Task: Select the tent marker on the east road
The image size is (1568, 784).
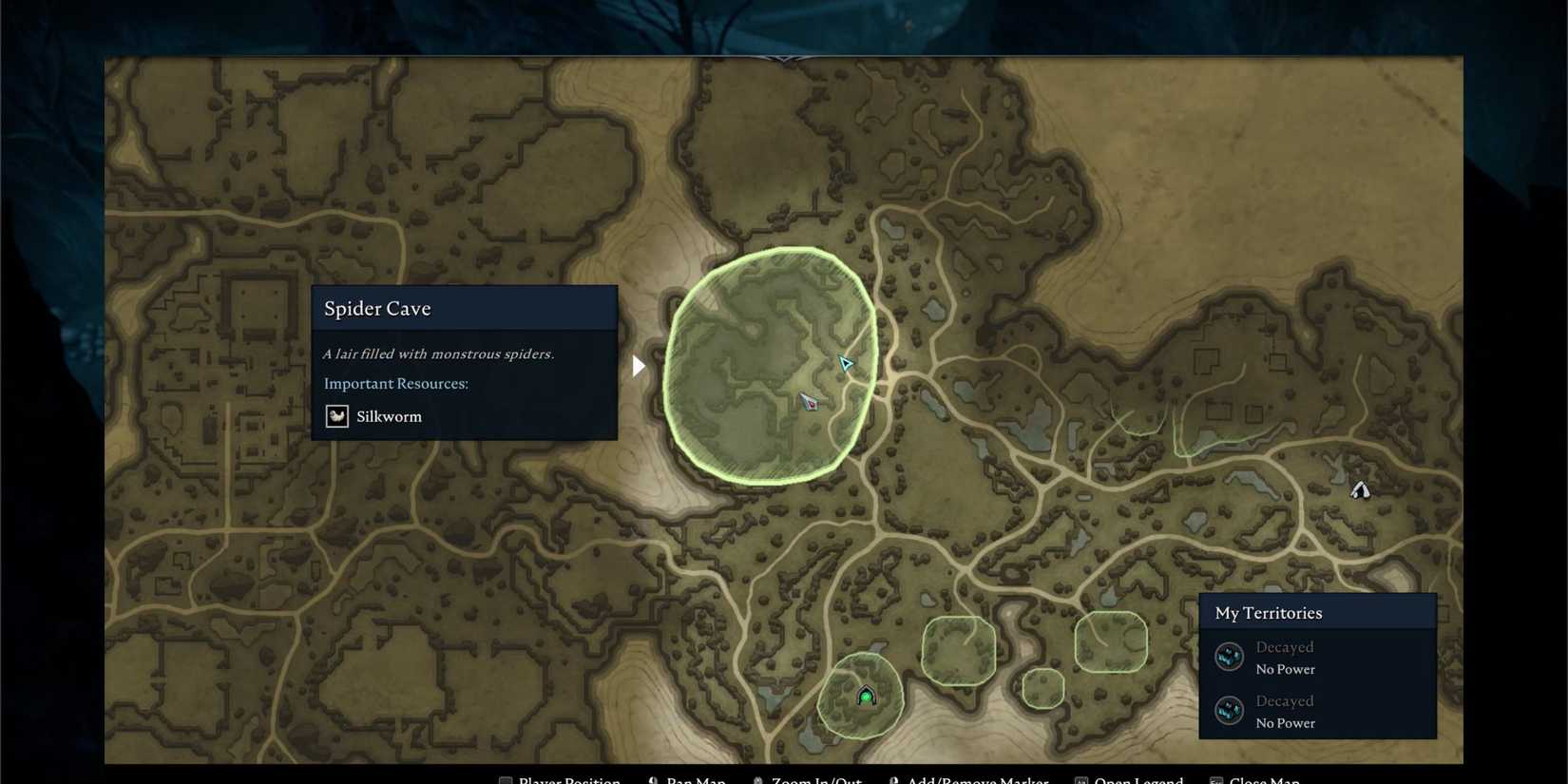Action: click(1359, 489)
